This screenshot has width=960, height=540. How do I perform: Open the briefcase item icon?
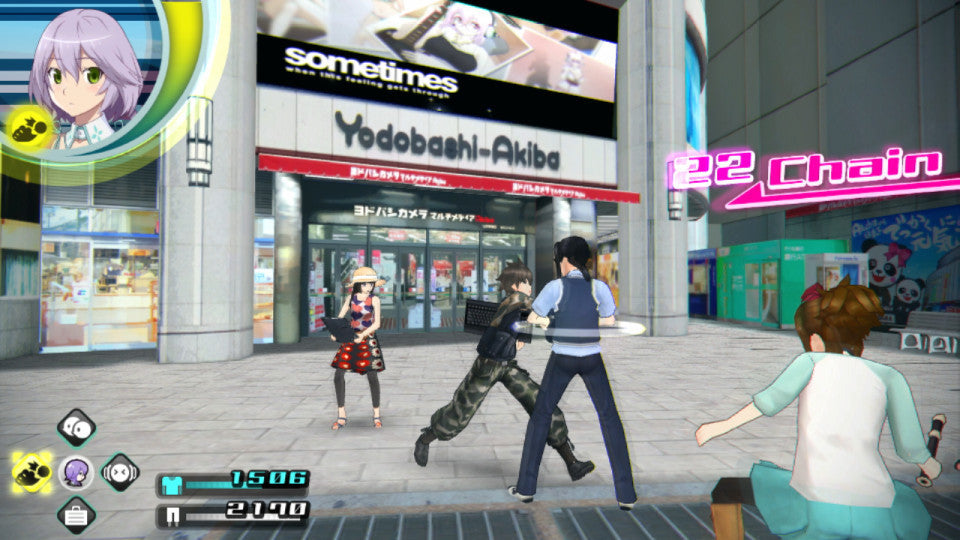(x=75, y=516)
